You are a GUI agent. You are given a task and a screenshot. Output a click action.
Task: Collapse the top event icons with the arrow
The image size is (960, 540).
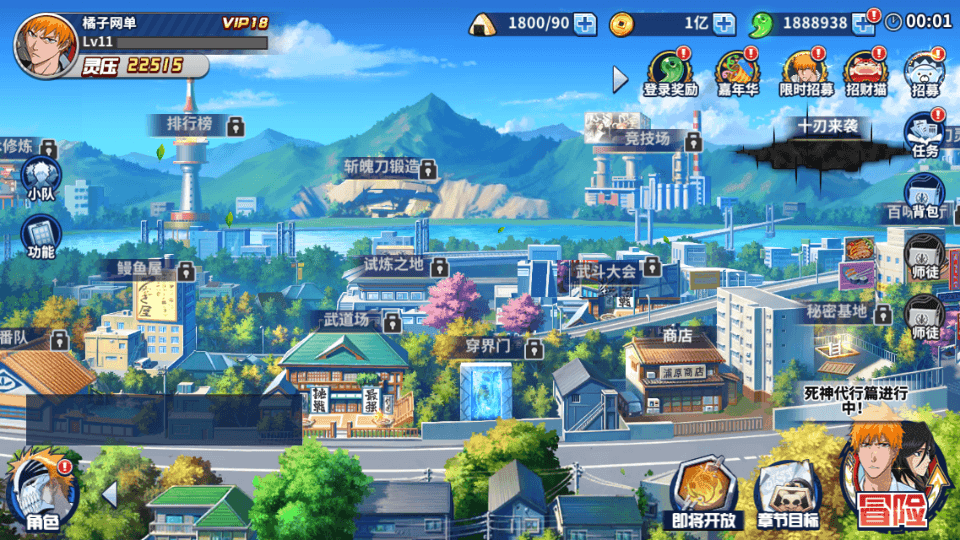click(621, 78)
